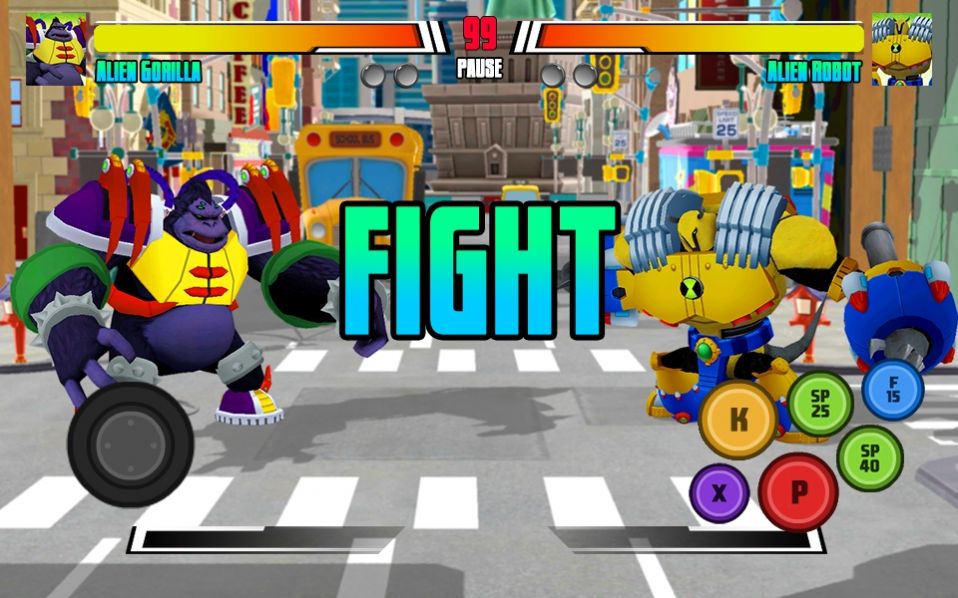Trigger the blue F 15 ability
958x598 pixels.
(892, 389)
